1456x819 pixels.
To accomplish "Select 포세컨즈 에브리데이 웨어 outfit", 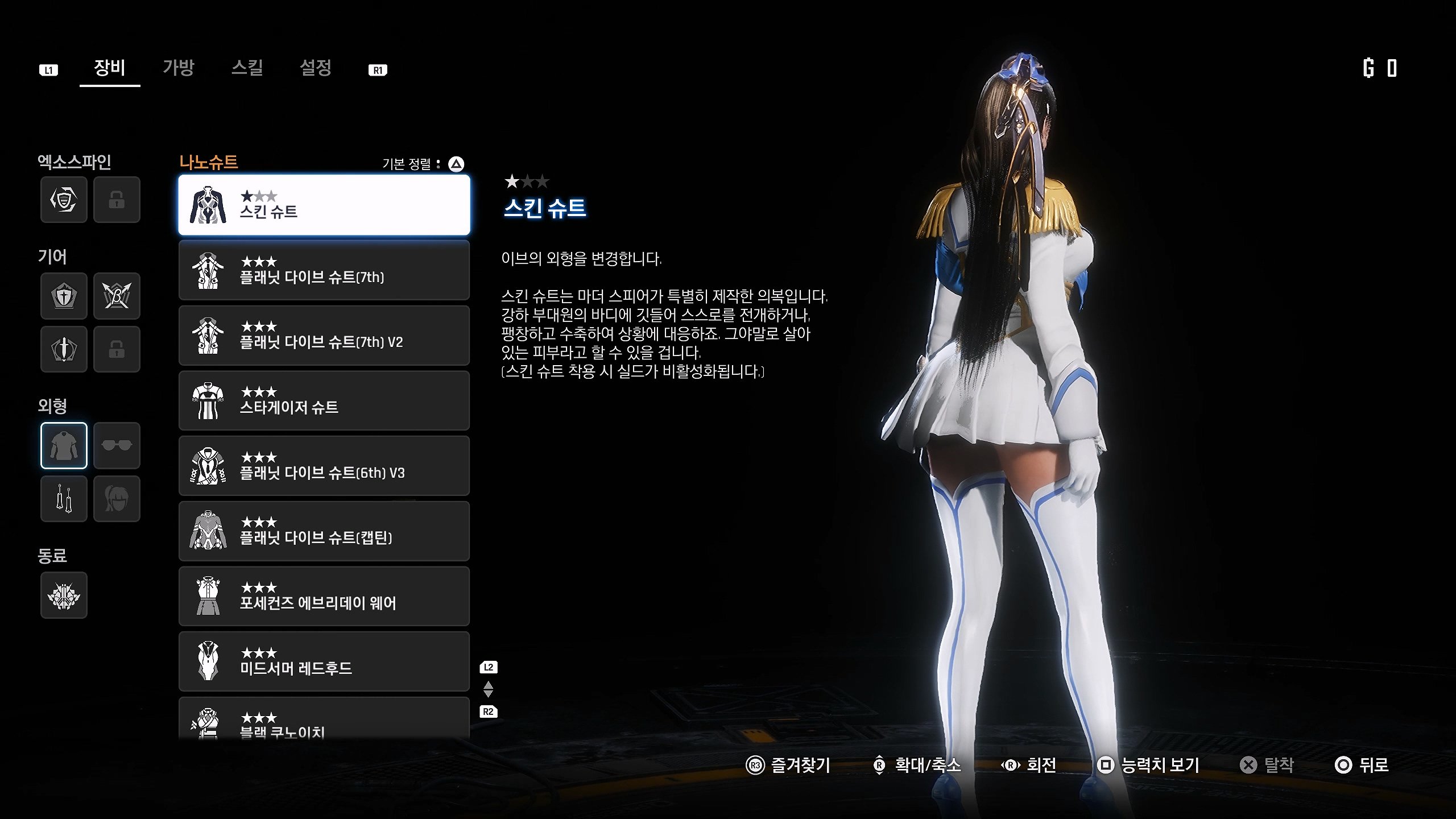I will pos(324,597).
